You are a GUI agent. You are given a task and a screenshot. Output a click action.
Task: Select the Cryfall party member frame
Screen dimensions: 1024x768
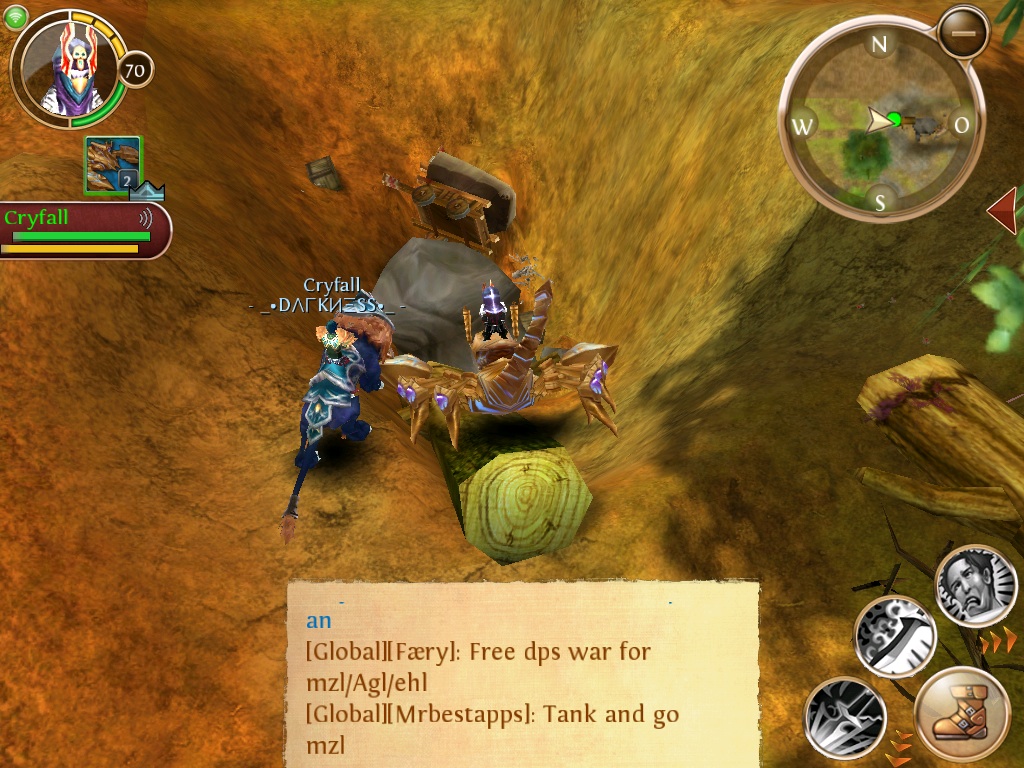85,230
